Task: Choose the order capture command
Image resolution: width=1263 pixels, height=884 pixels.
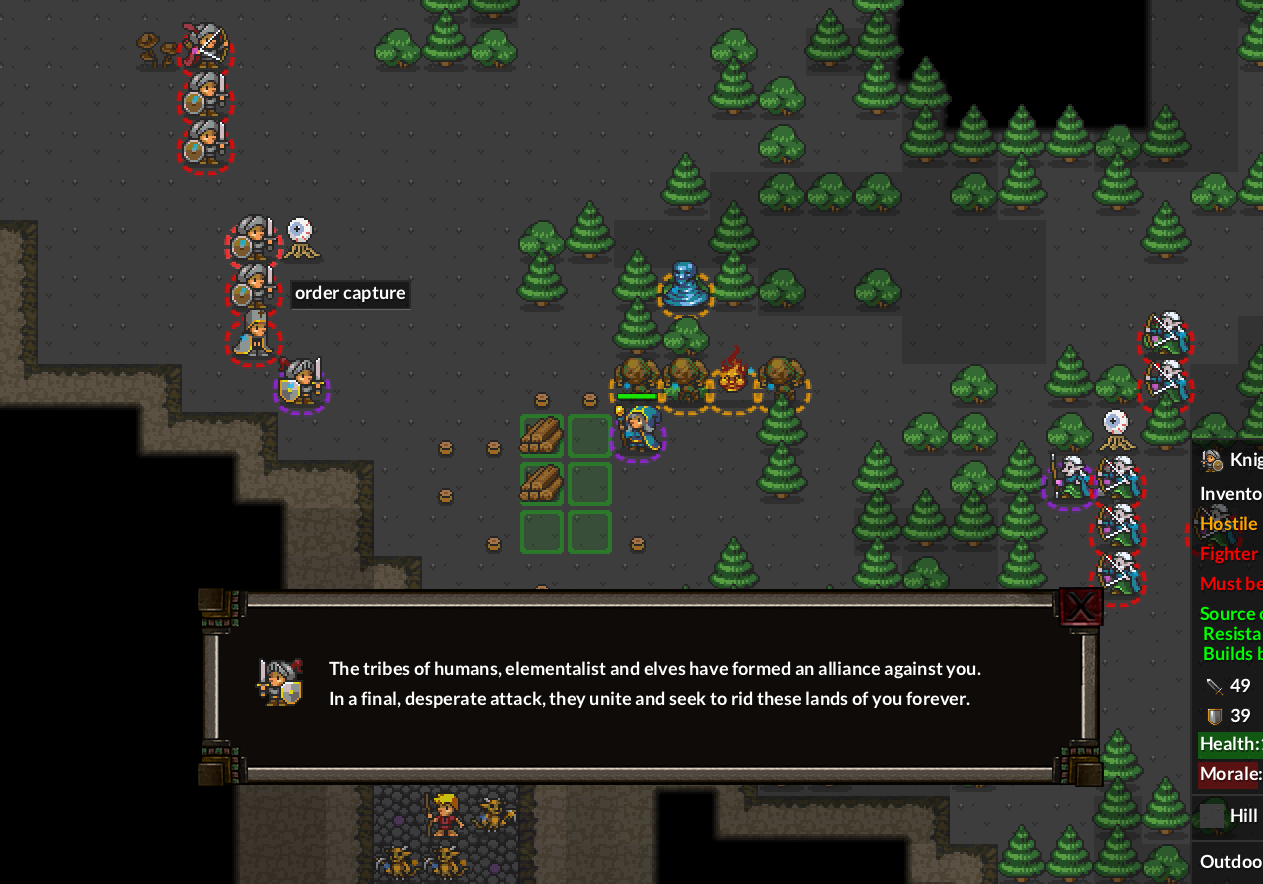Action: click(350, 294)
